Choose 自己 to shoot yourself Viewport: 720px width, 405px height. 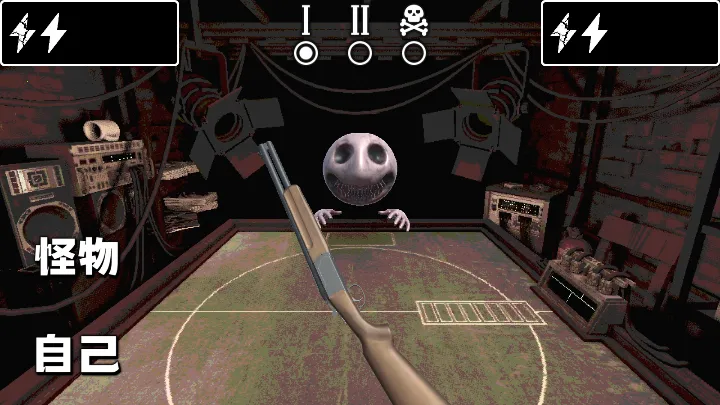(x=78, y=354)
